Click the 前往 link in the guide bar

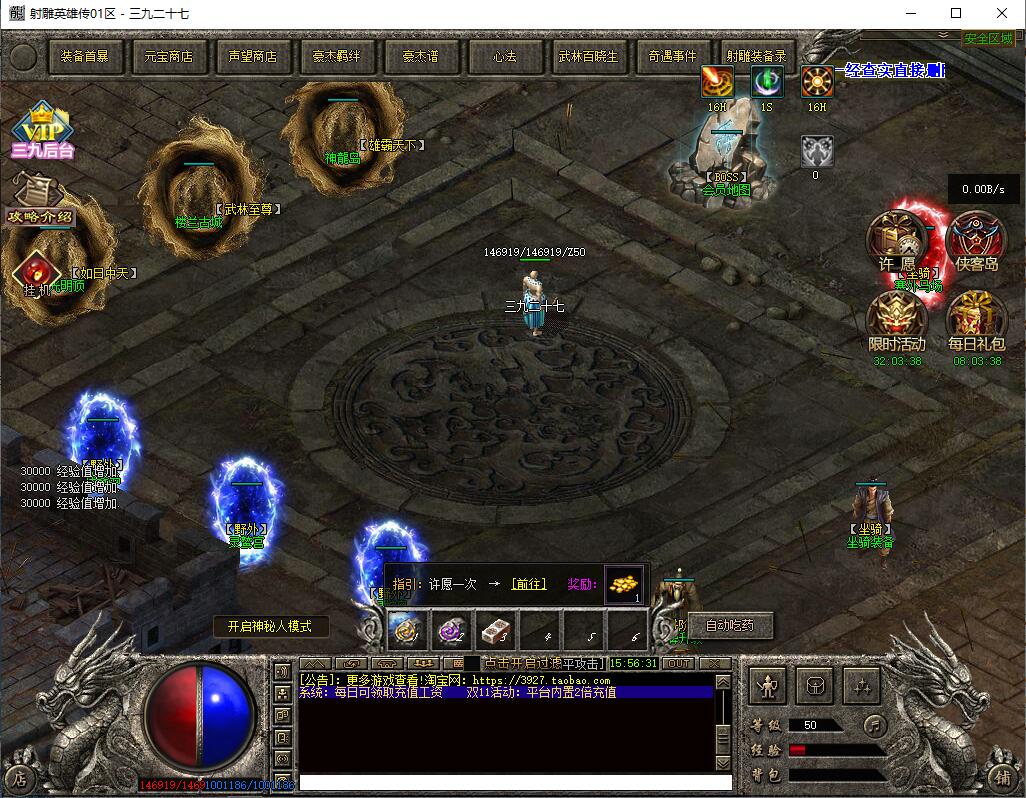click(528, 584)
